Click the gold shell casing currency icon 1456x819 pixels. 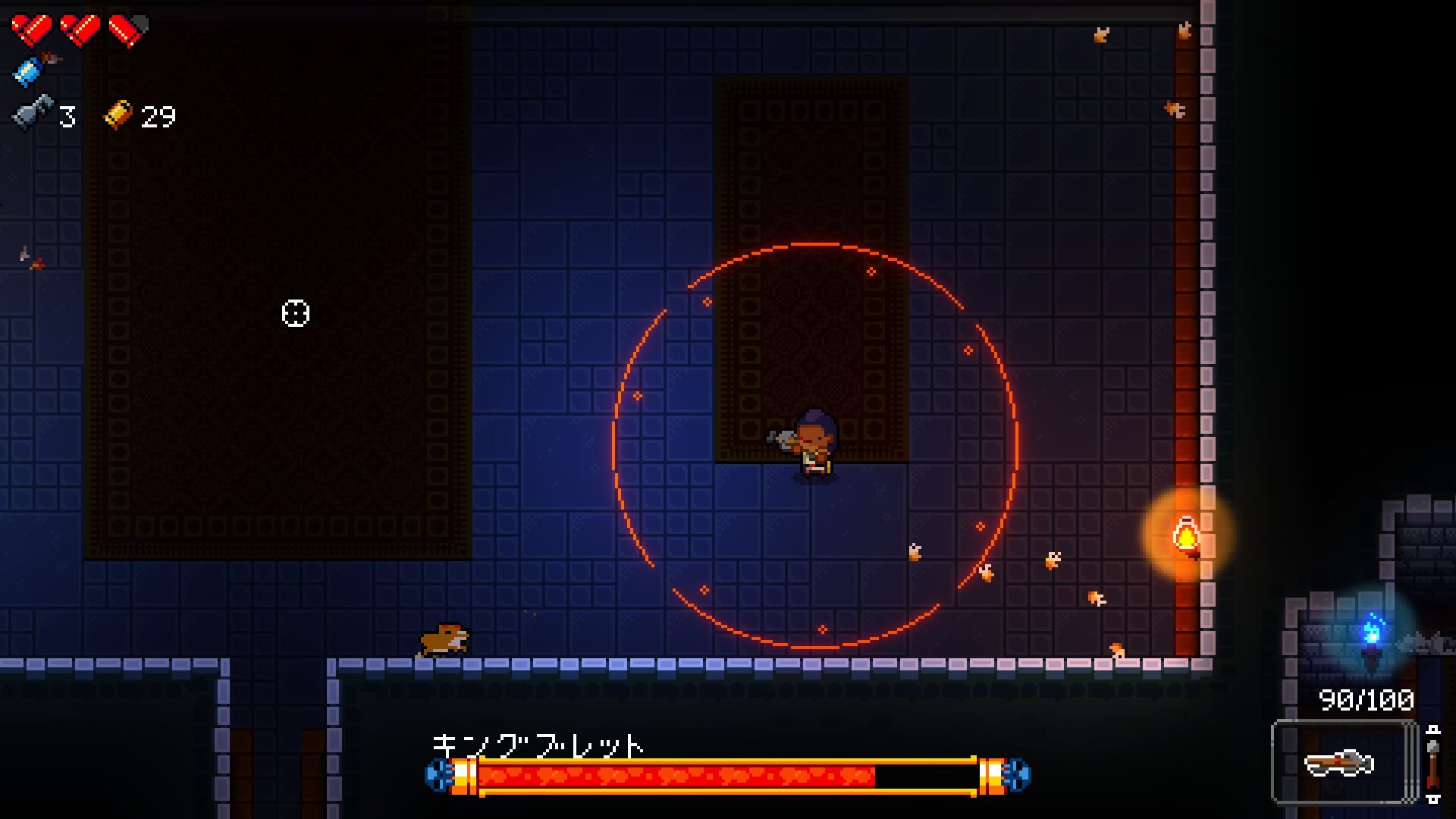point(118,115)
